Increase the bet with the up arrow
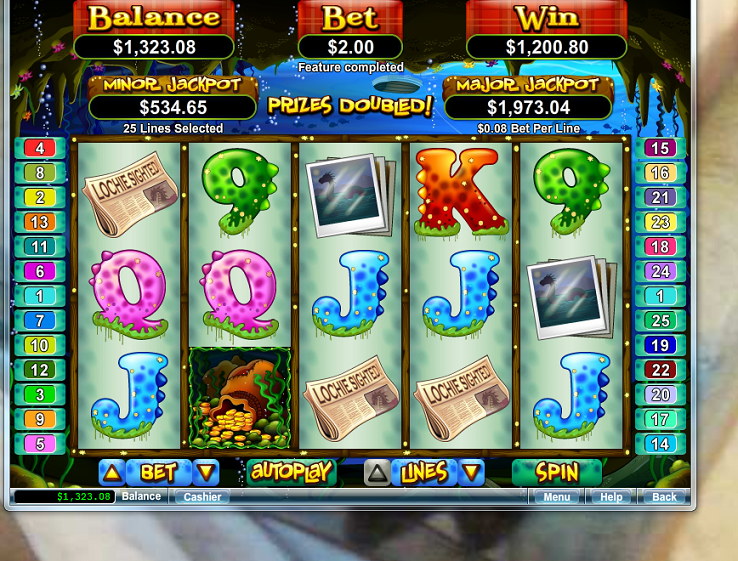Viewport: 738px width, 561px height. click(x=113, y=472)
